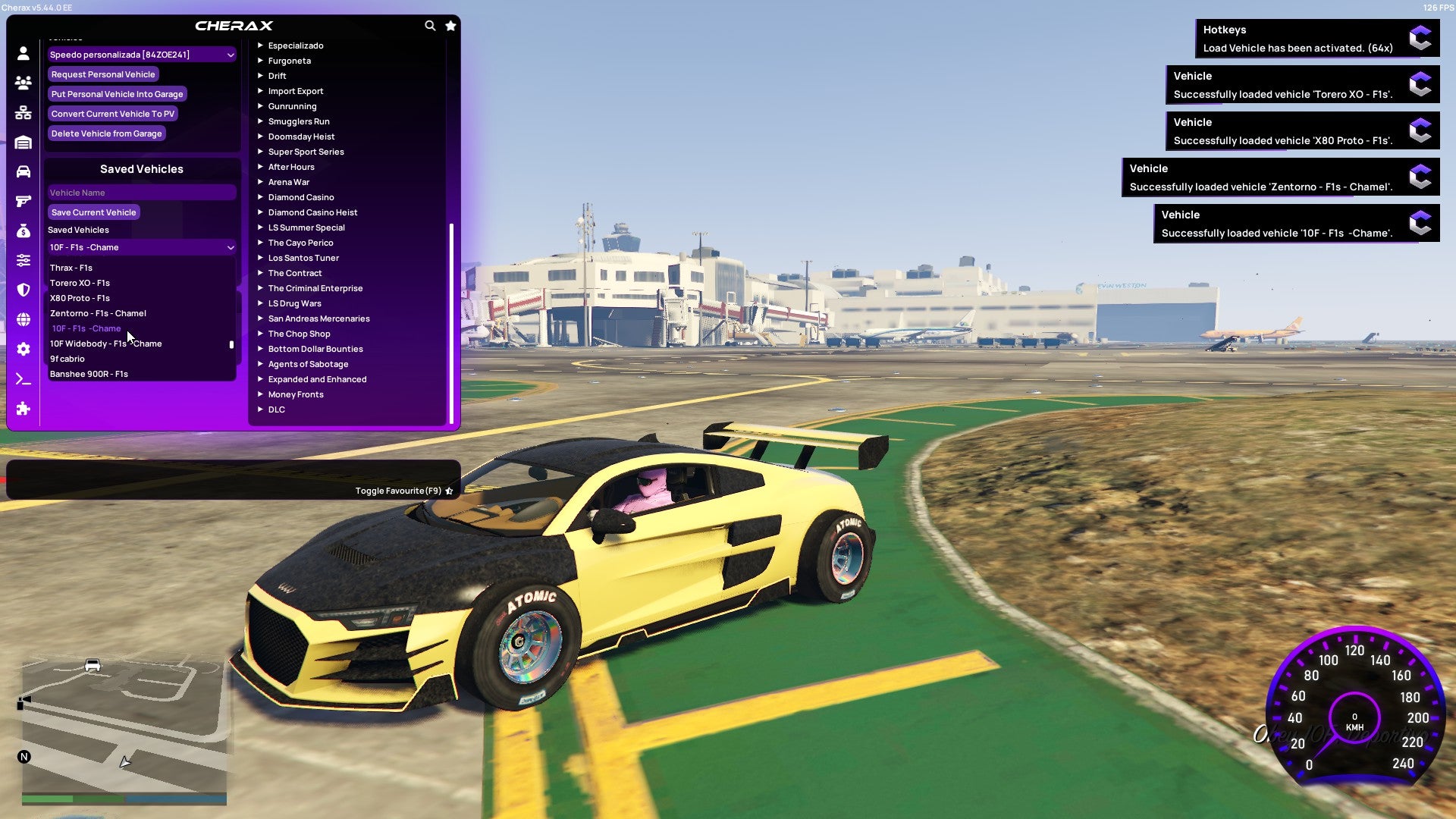
Task: Select Zentorno - F1s - Chamel from the list
Action: tap(99, 312)
